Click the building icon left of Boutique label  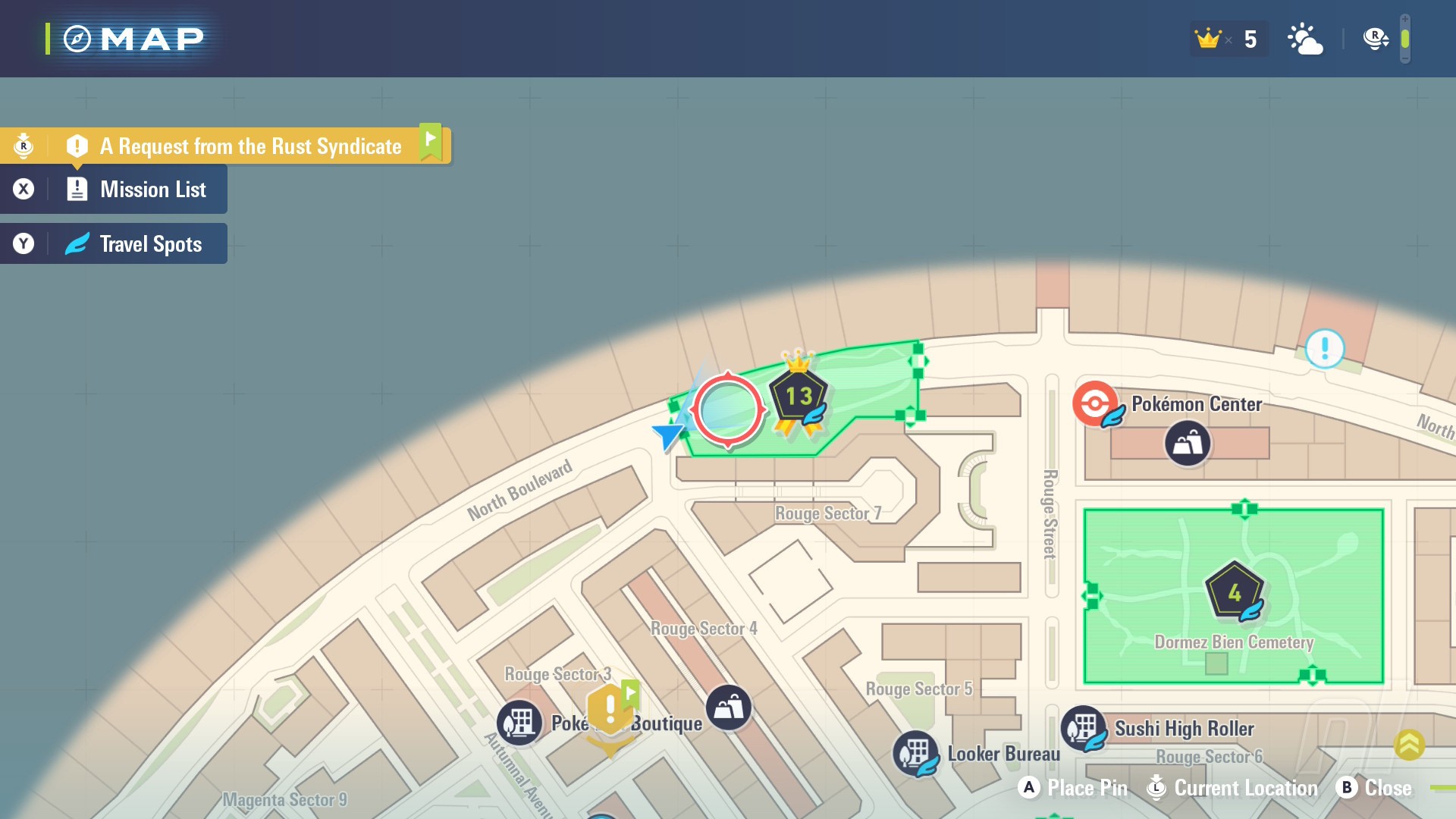click(x=519, y=722)
